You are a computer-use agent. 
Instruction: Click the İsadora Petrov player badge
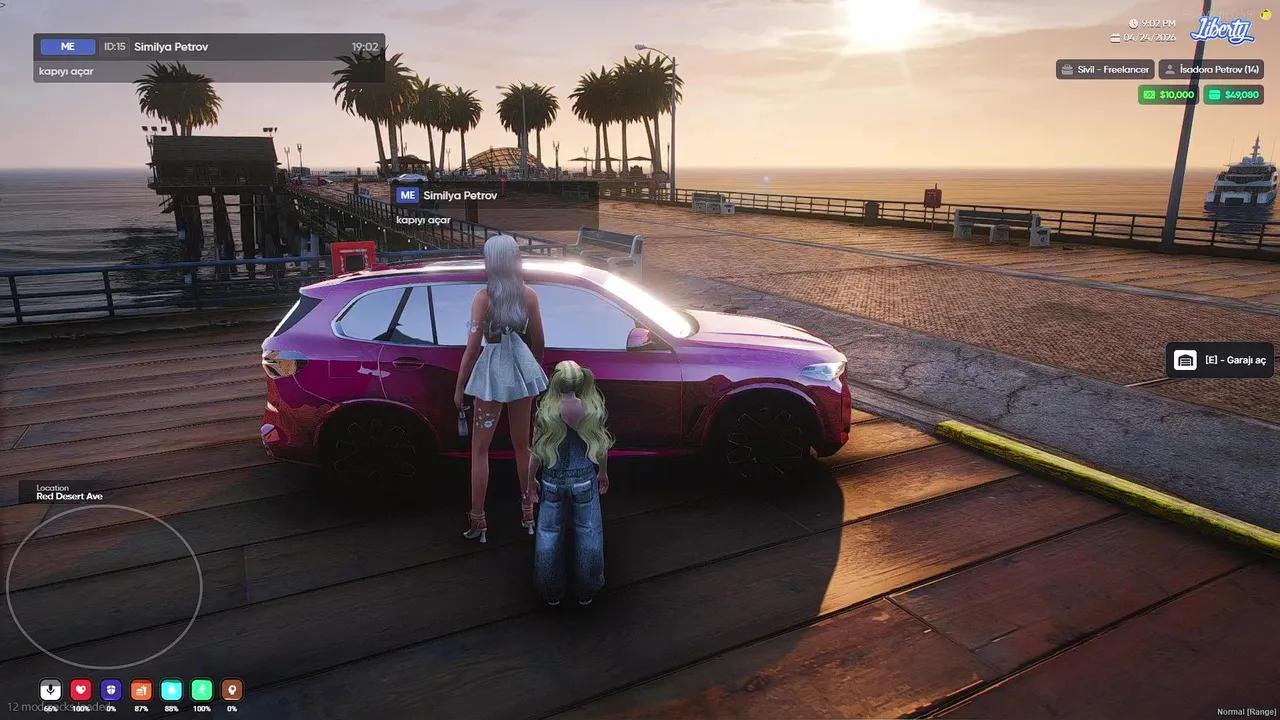(1212, 69)
